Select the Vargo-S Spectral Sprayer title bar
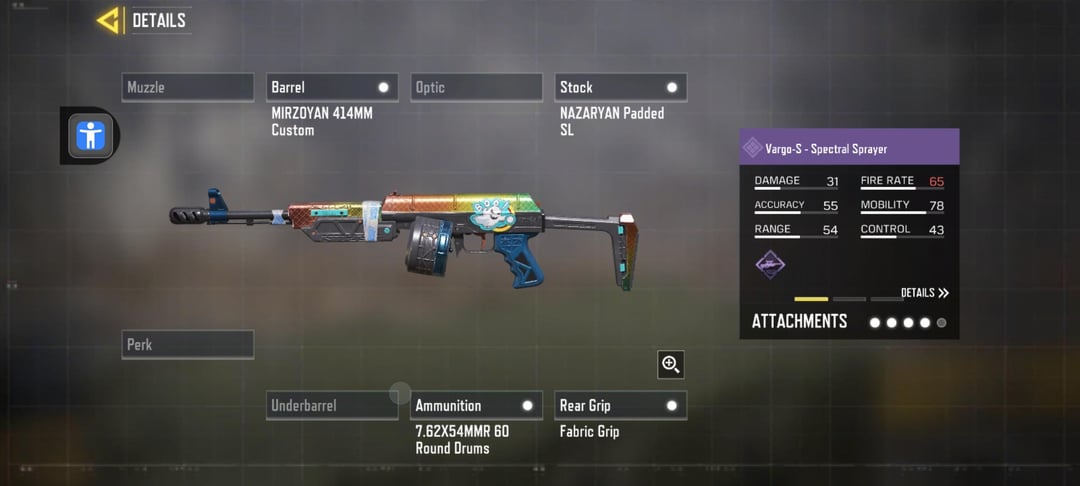The image size is (1080, 486). [x=849, y=148]
